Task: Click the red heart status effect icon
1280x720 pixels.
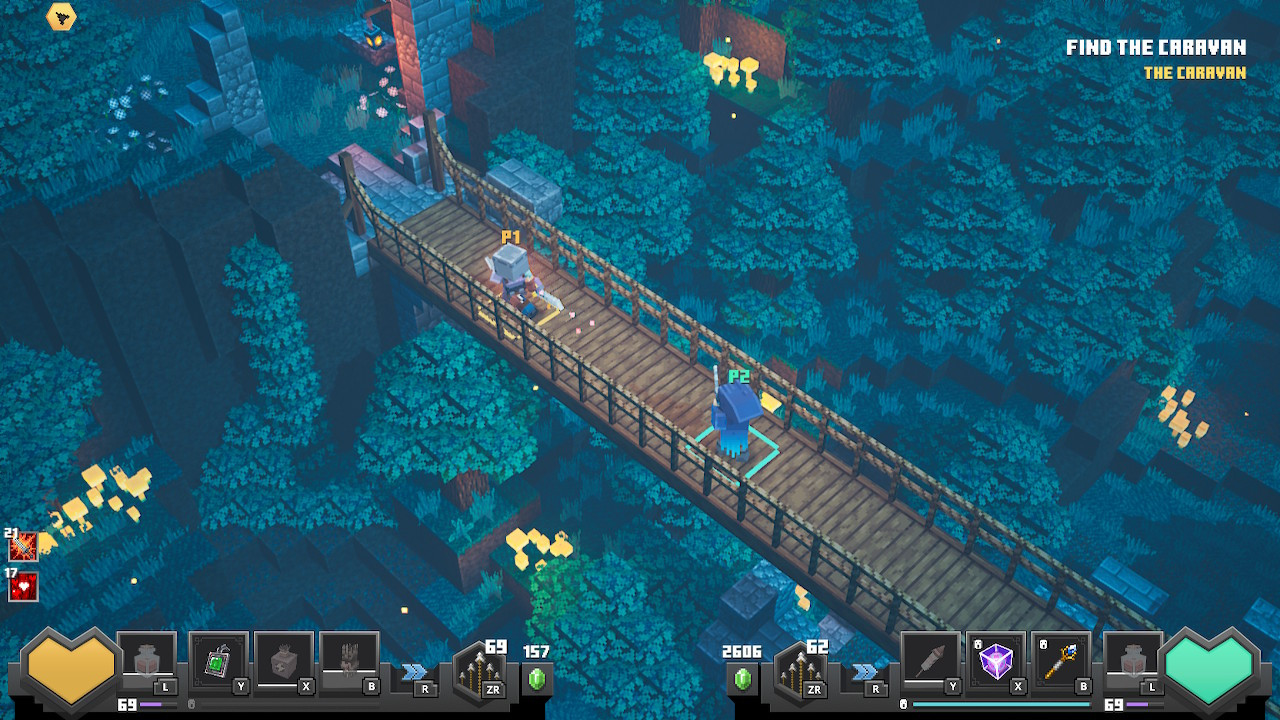Action: coord(23,587)
